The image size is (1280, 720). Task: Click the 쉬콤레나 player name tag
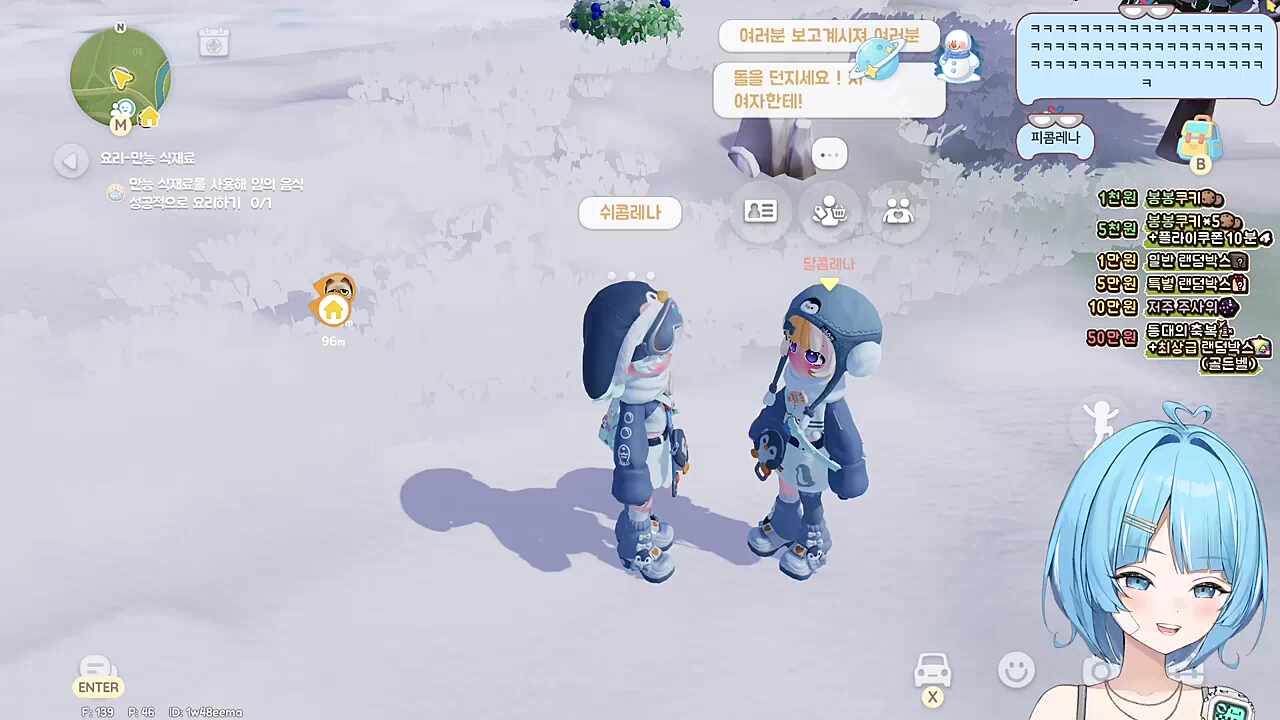coord(630,213)
